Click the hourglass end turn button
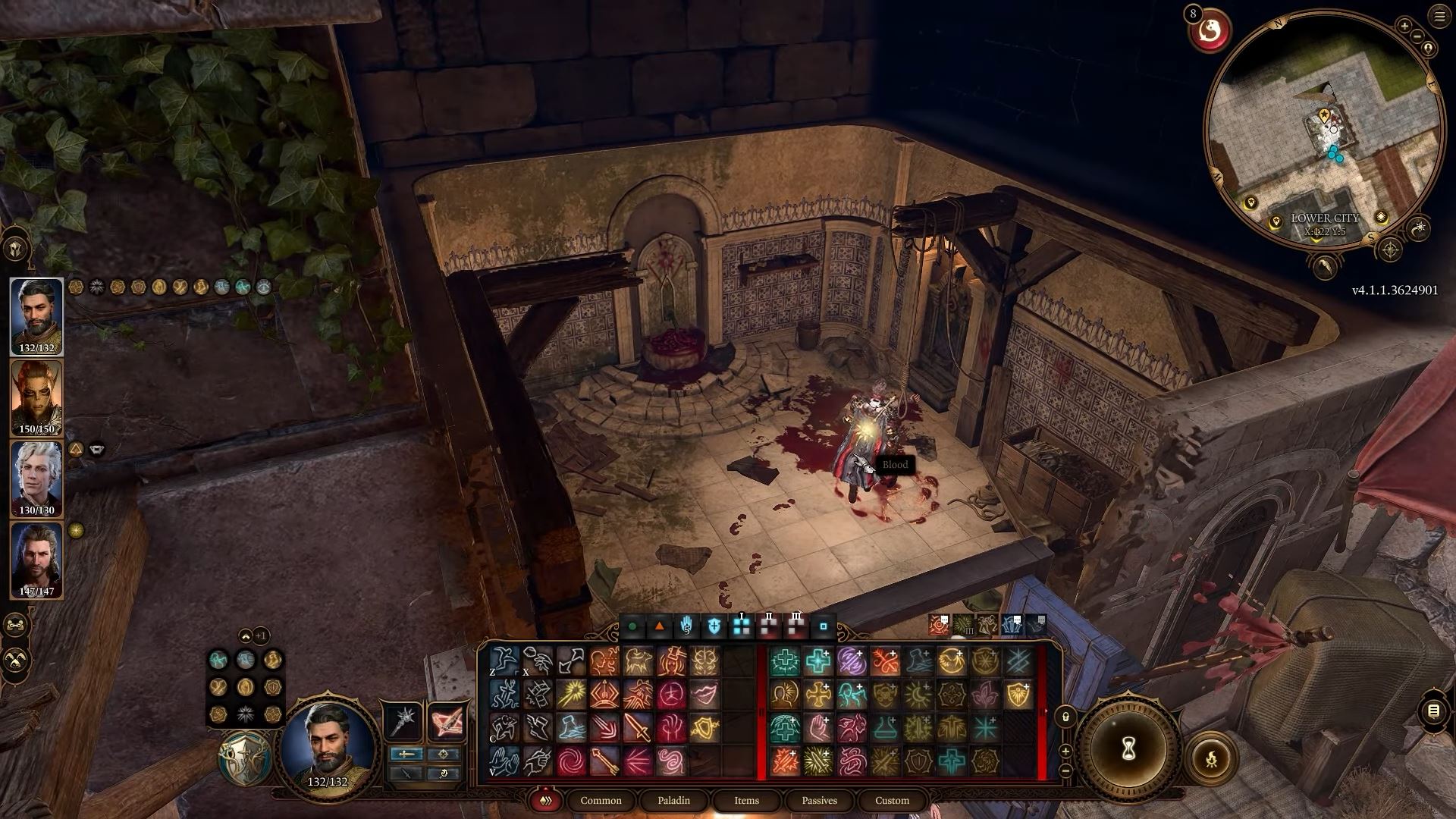Image resolution: width=1456 pixels, height=819 pixels. click(x=1128, y=749)
